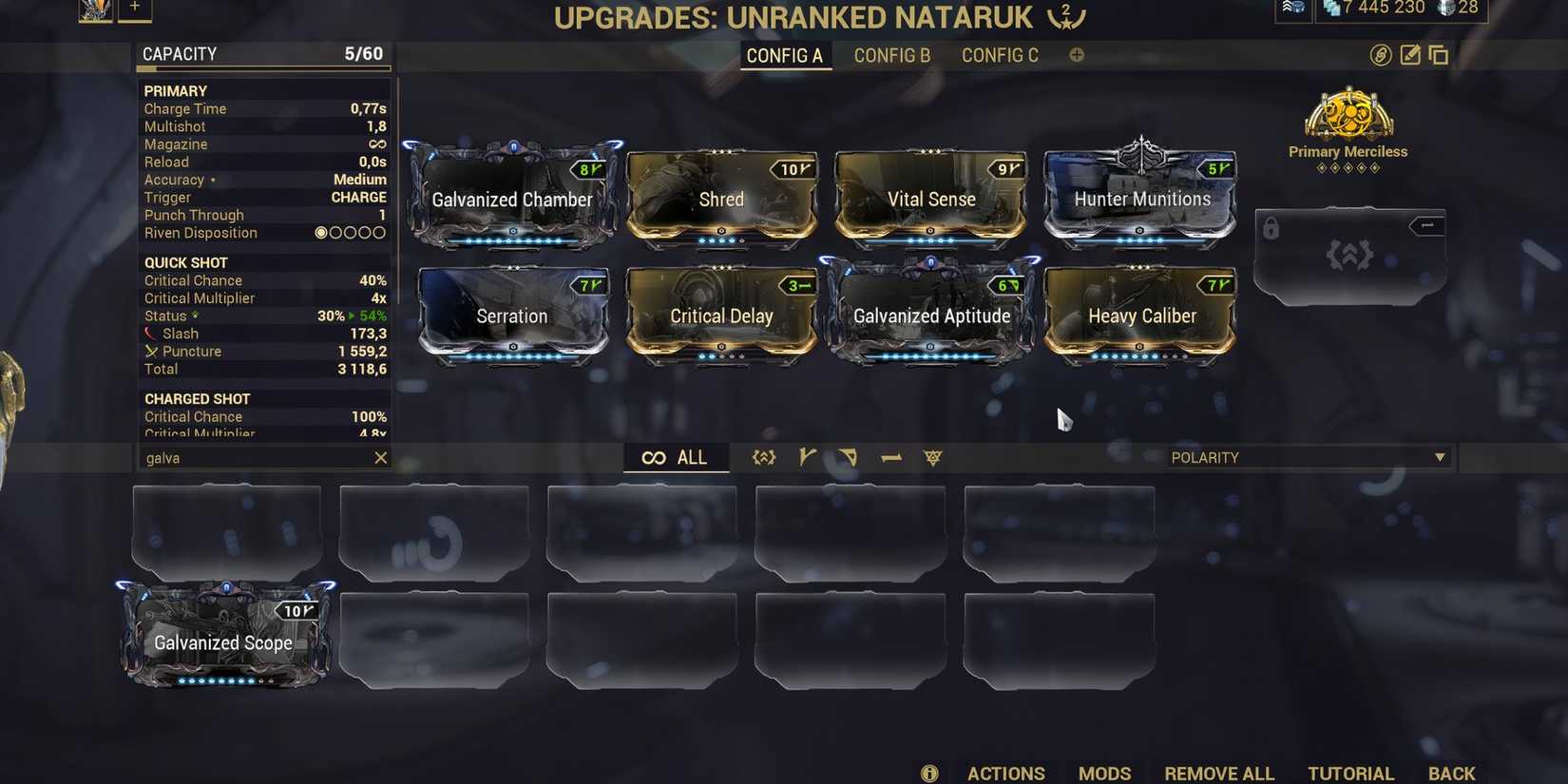Toggle the ALL mods filter

tap(676, 457)
